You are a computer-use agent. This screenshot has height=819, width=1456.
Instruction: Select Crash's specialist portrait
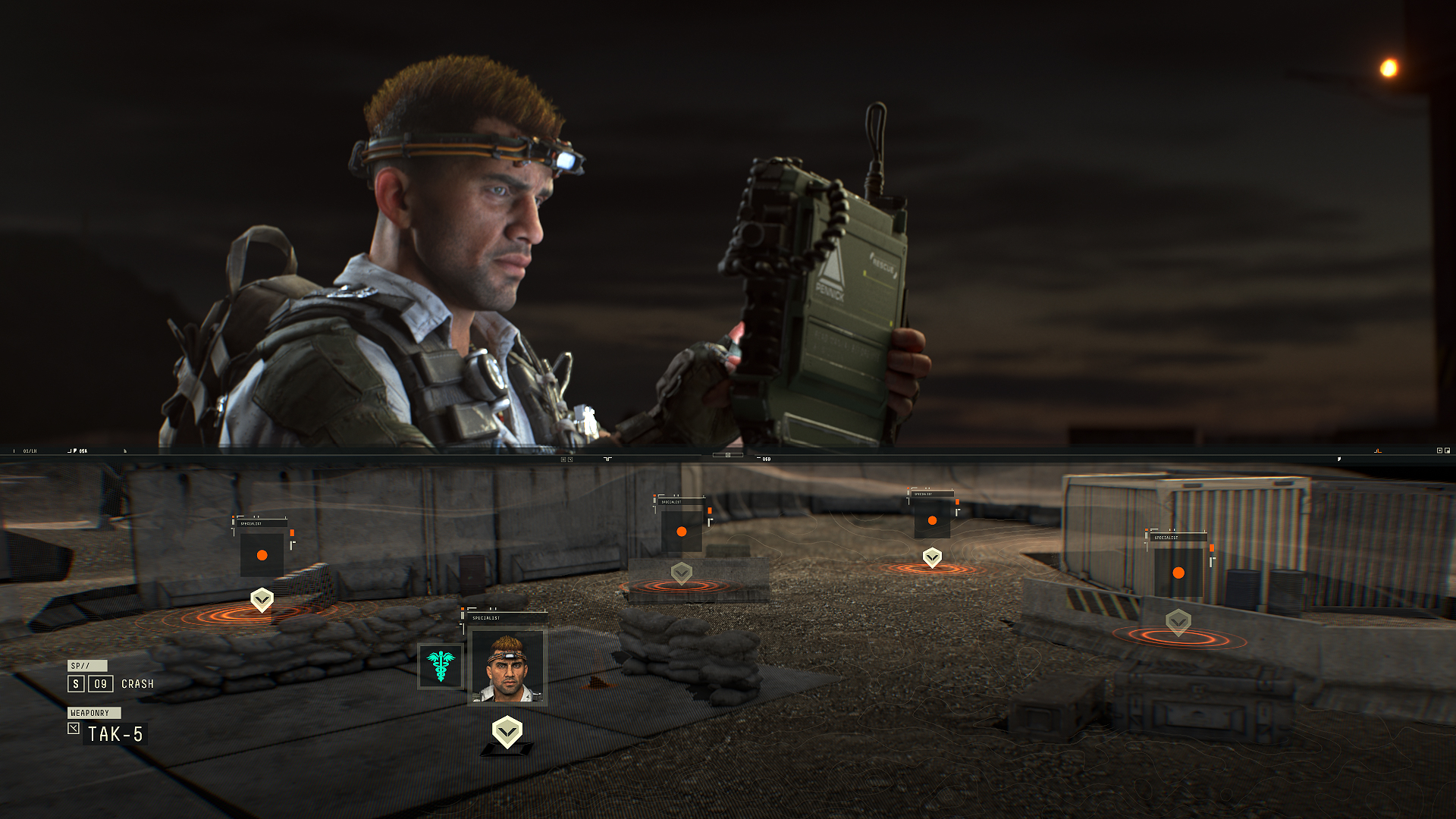point(507,667)
